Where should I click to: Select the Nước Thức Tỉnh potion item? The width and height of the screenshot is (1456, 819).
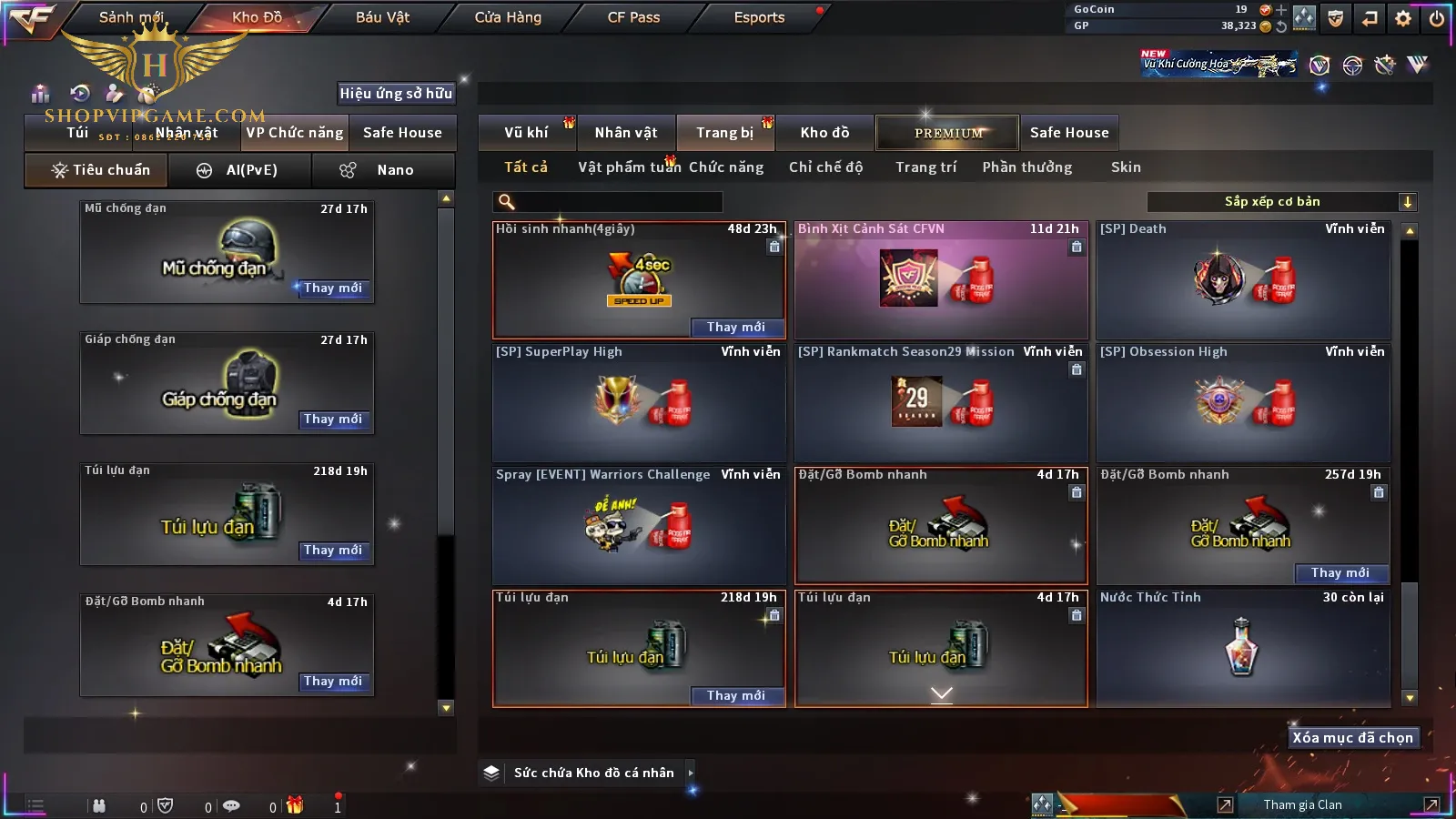pos(1243,648)
